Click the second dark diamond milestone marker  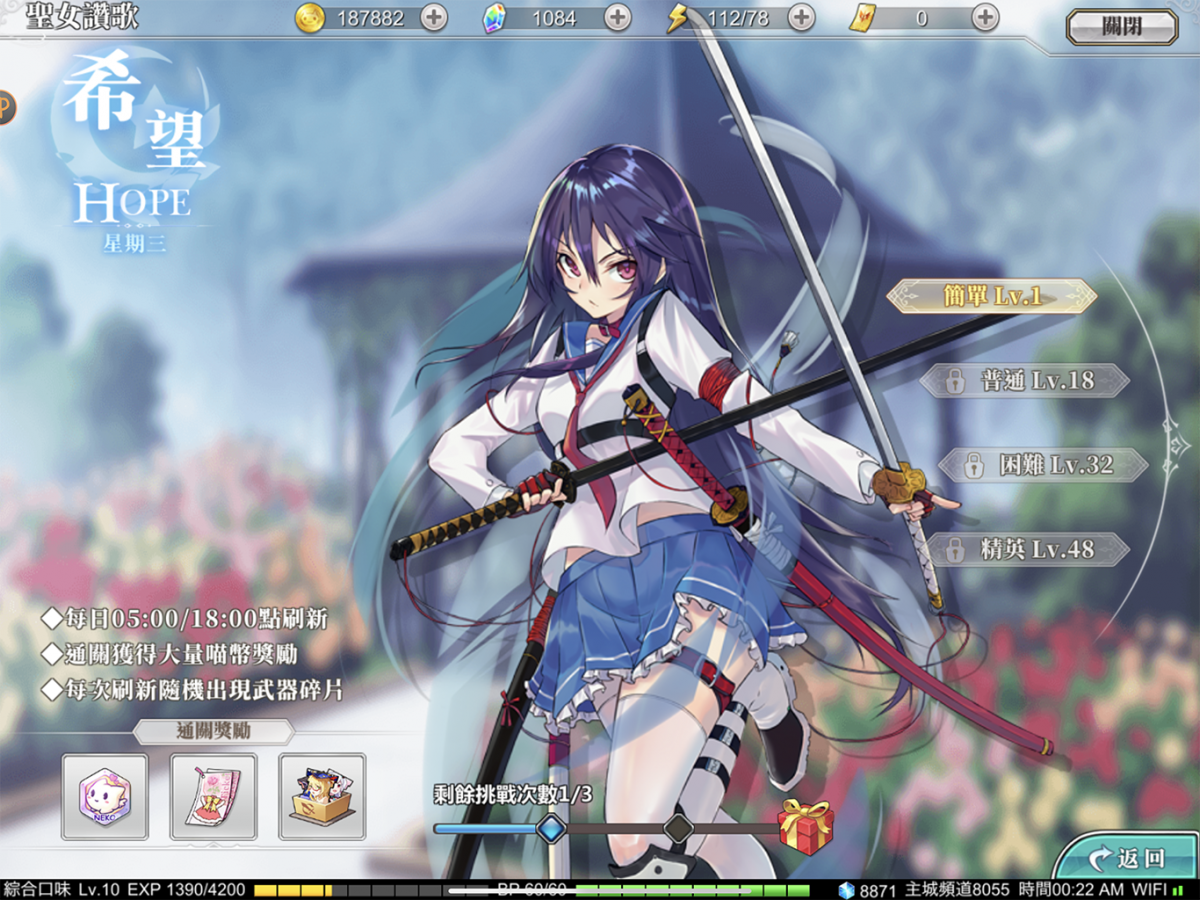679,827
